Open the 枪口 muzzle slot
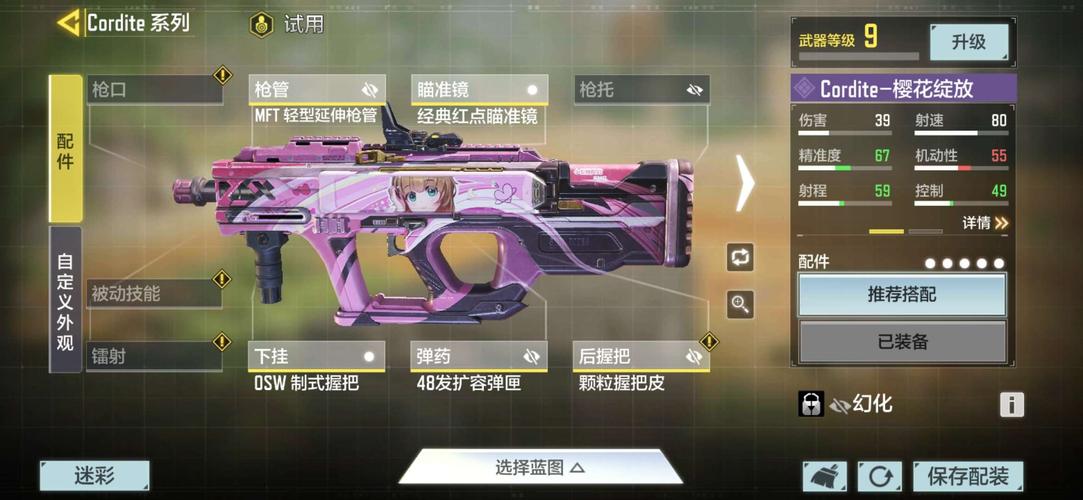This screenshot has width=1083, height=500. tap(154, 89)
